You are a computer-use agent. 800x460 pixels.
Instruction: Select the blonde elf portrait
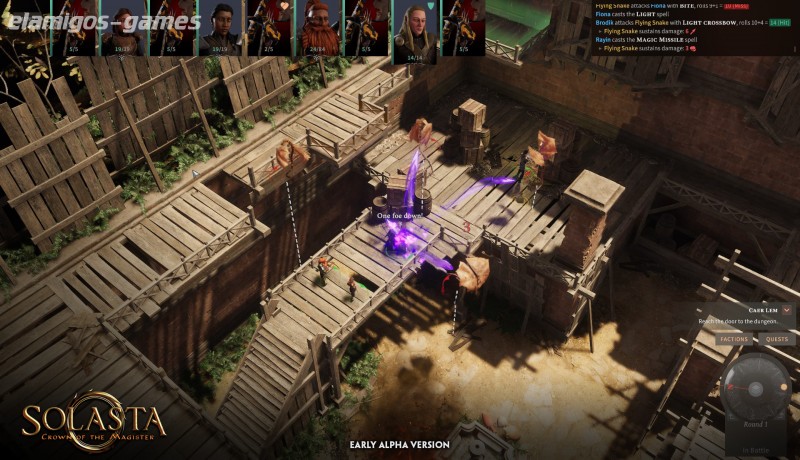tap(415, 28)
